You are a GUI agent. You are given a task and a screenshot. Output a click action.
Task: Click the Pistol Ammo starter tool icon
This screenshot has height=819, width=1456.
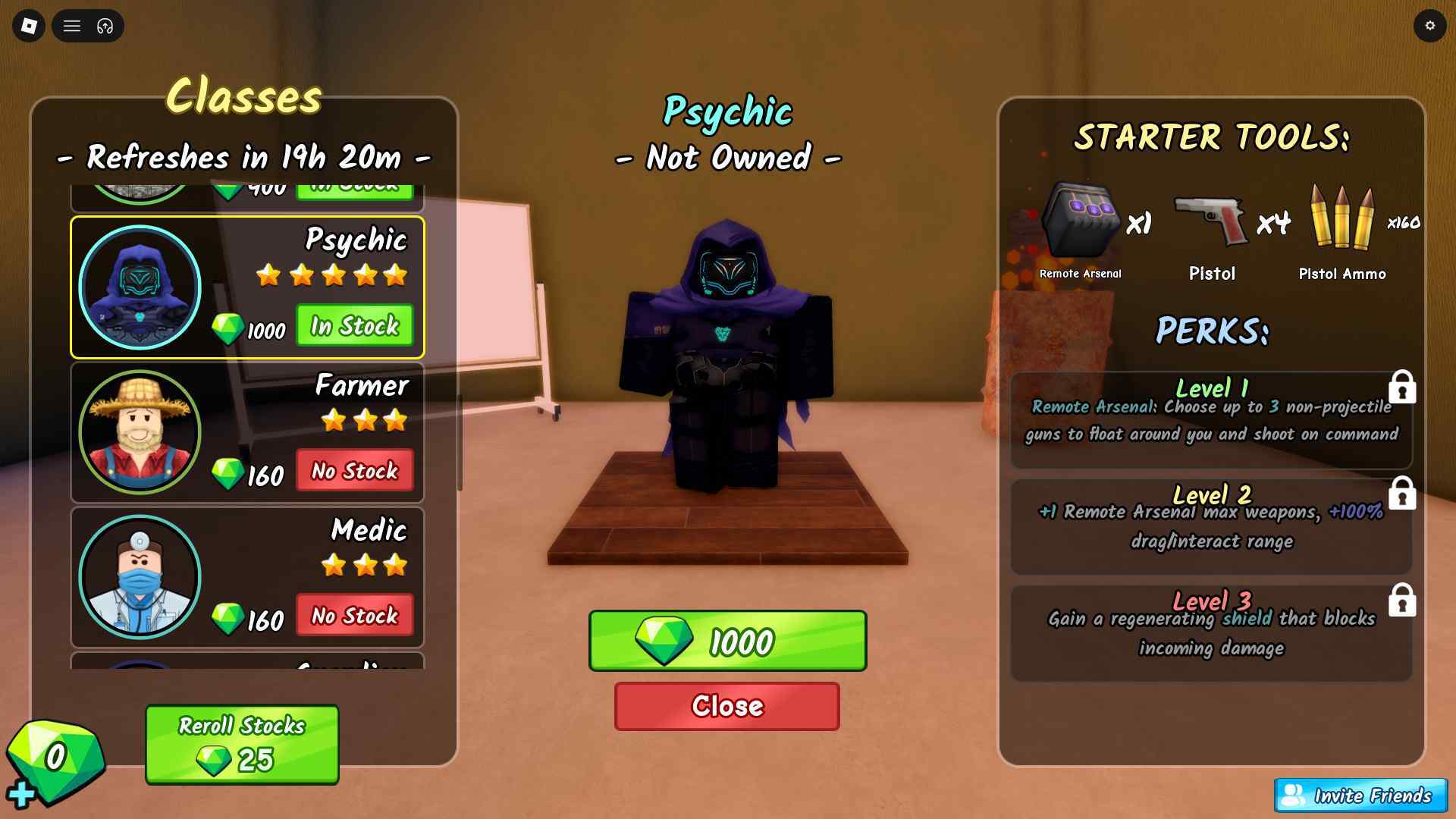click(1341, 219)
